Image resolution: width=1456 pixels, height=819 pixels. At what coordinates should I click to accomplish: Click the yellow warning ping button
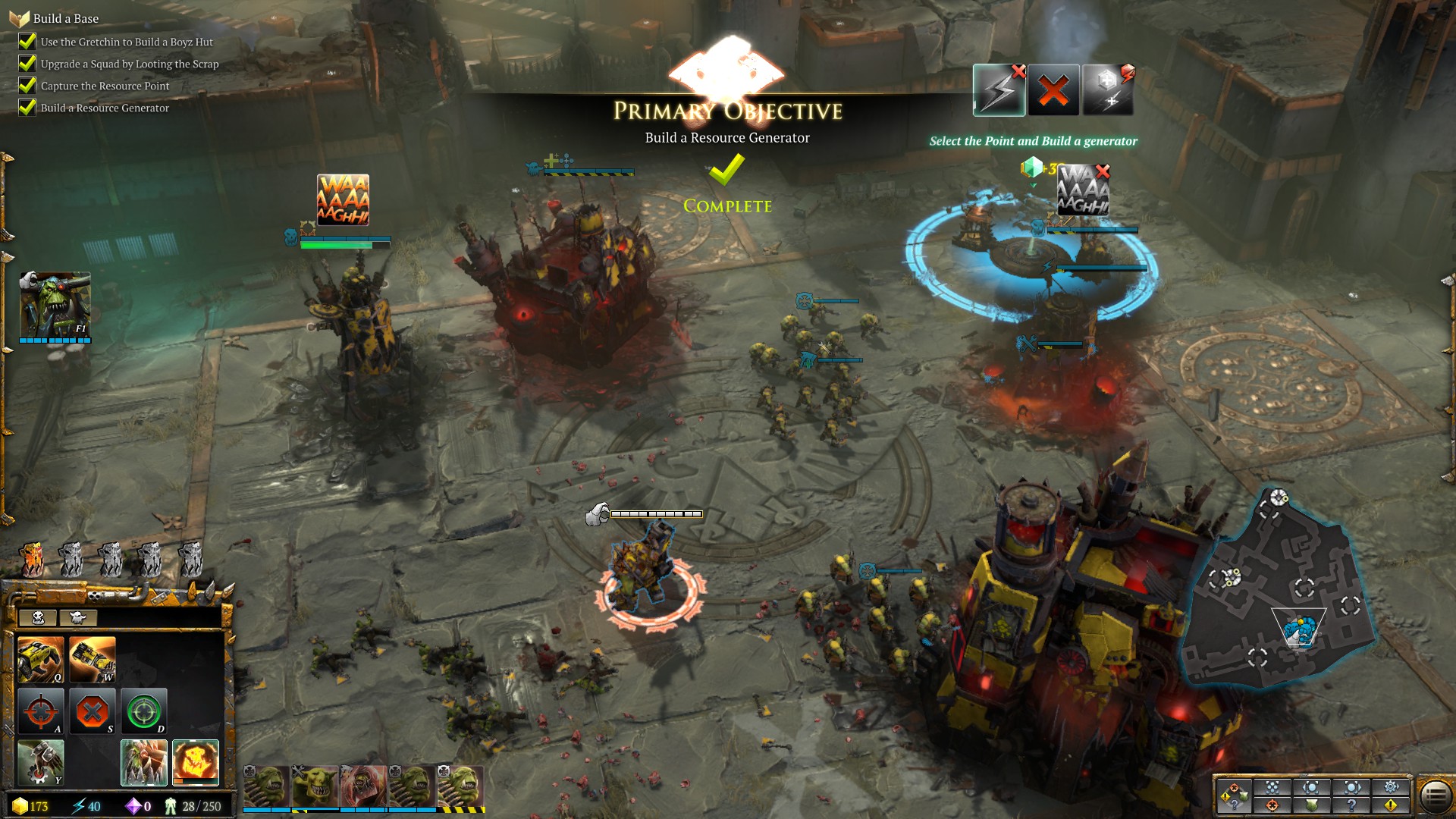[x=1391, y=805]
